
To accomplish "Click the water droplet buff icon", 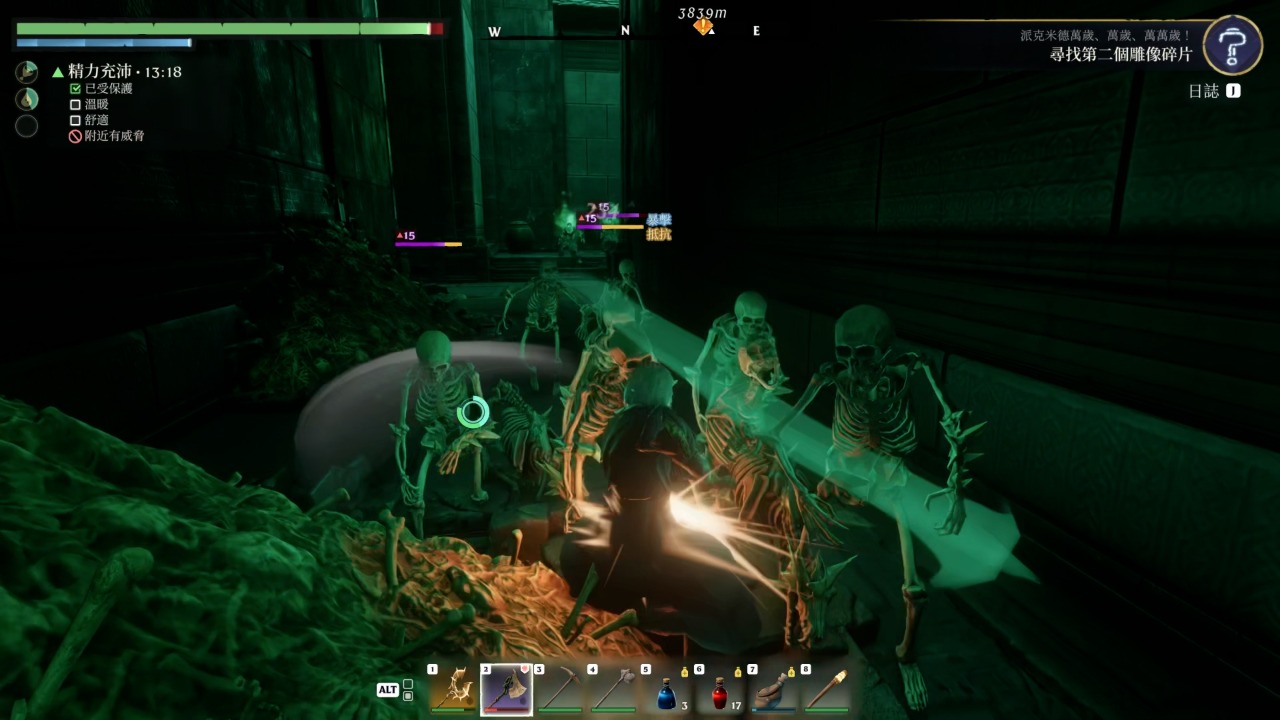I will pos(27,99).
